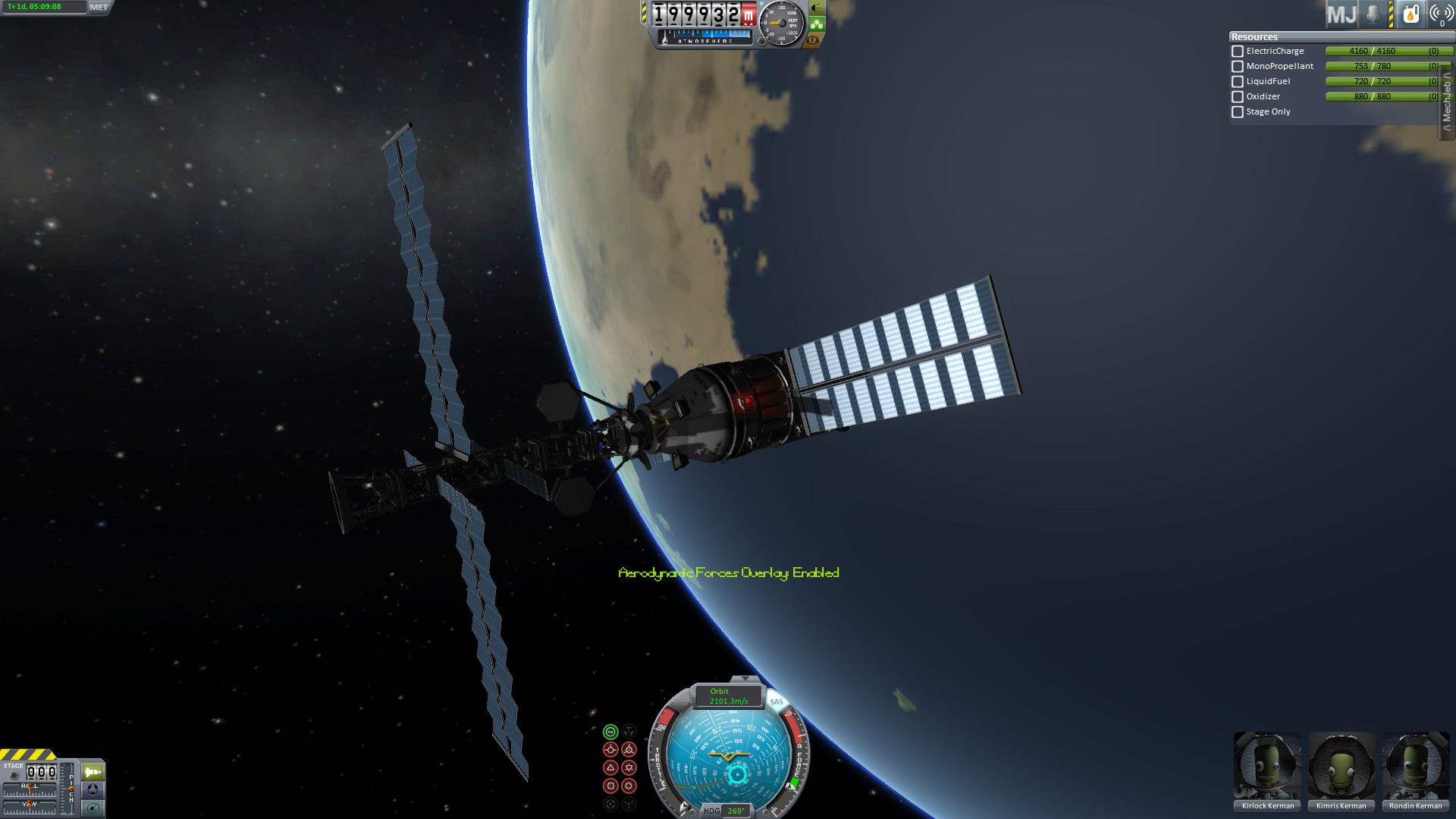The width and height of the screenshot is (1456, 819).
Task: Toggle the MET mission clock mode
Action: (99, 8)
